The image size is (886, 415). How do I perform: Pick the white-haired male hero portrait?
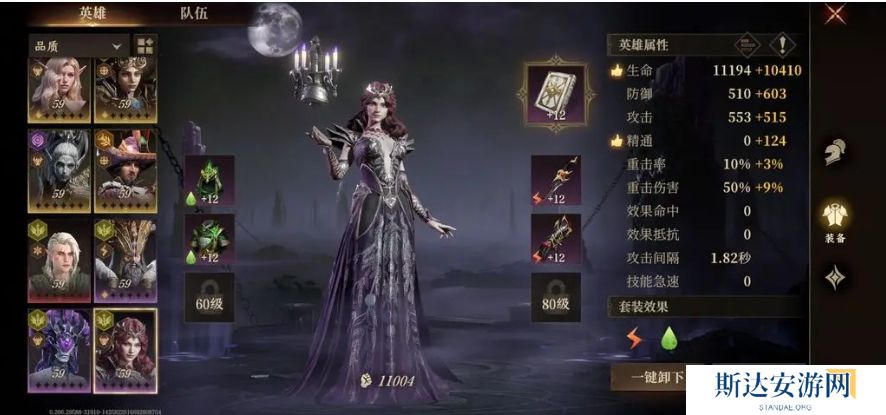[x=60, y=259]
